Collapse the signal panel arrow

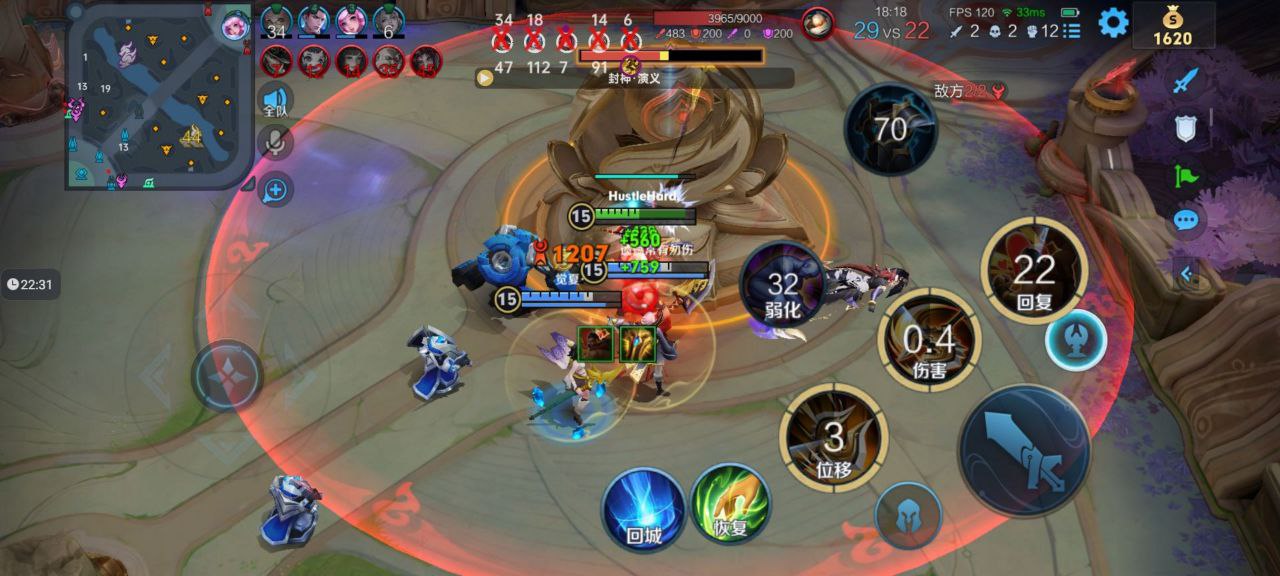click(x=1187, y=273)
